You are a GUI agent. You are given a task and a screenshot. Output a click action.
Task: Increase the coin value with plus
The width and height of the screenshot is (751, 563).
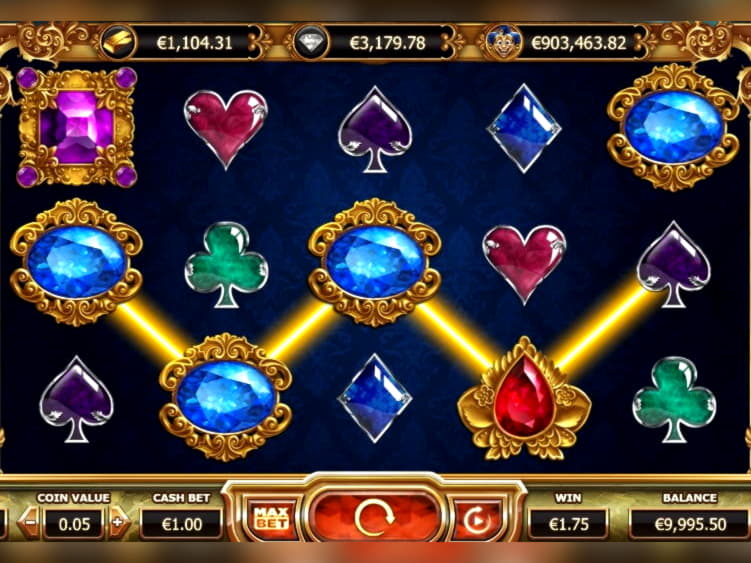(x=119, y=522)
